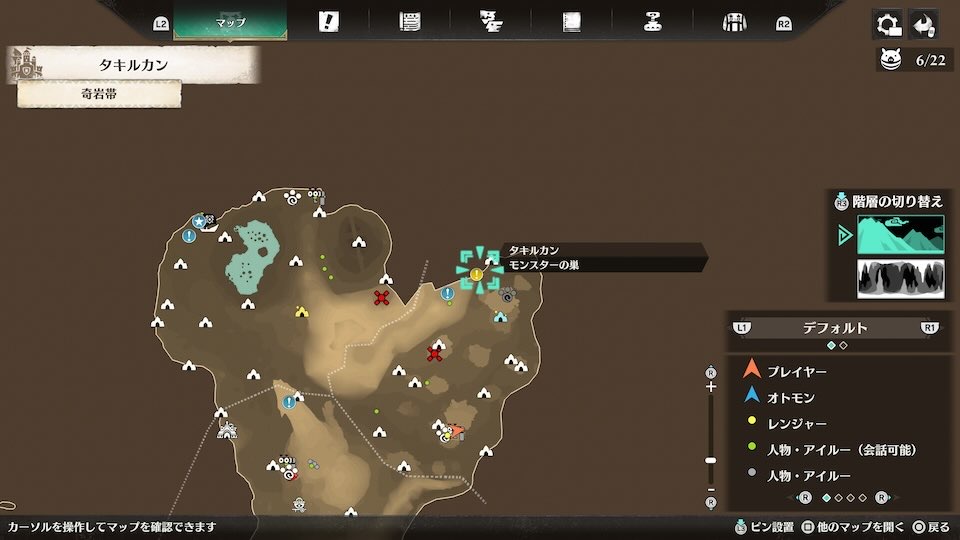Zoom in with the plus sign

point(711,386)
